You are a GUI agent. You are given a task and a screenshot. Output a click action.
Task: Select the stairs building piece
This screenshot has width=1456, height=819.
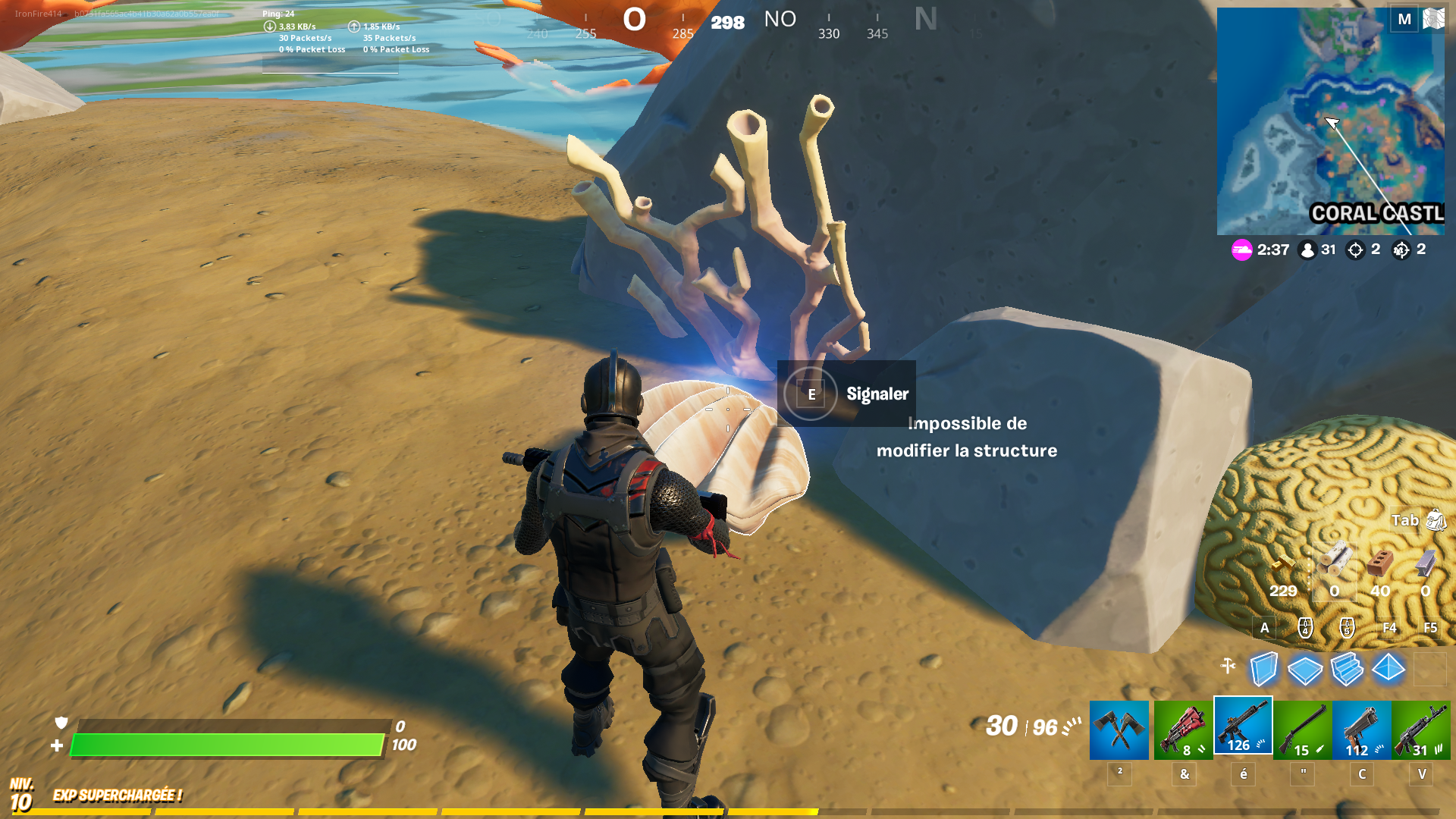tap(1346, 669)
